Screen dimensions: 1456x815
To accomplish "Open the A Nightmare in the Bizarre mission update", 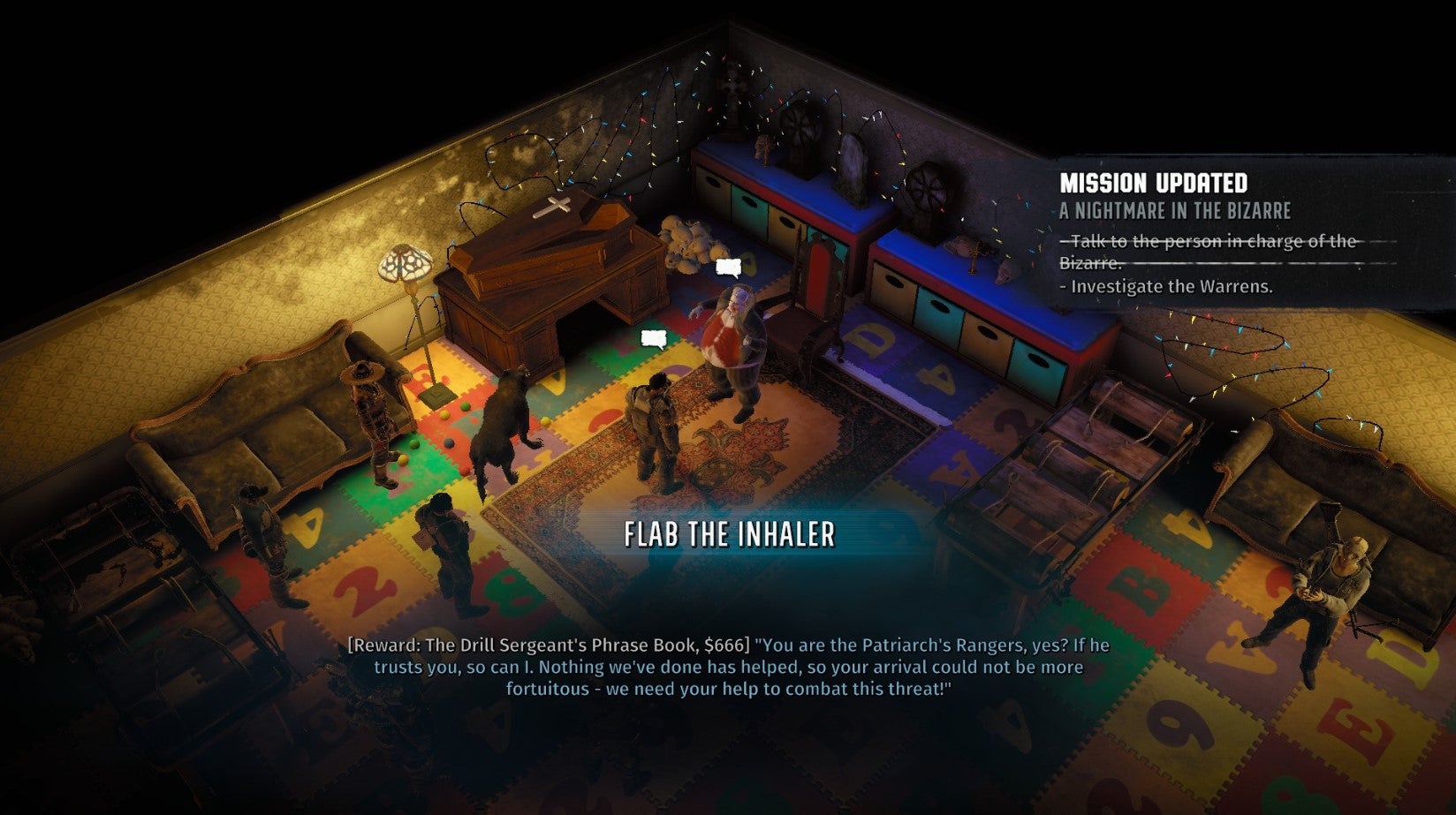I will pos(1175,211).
